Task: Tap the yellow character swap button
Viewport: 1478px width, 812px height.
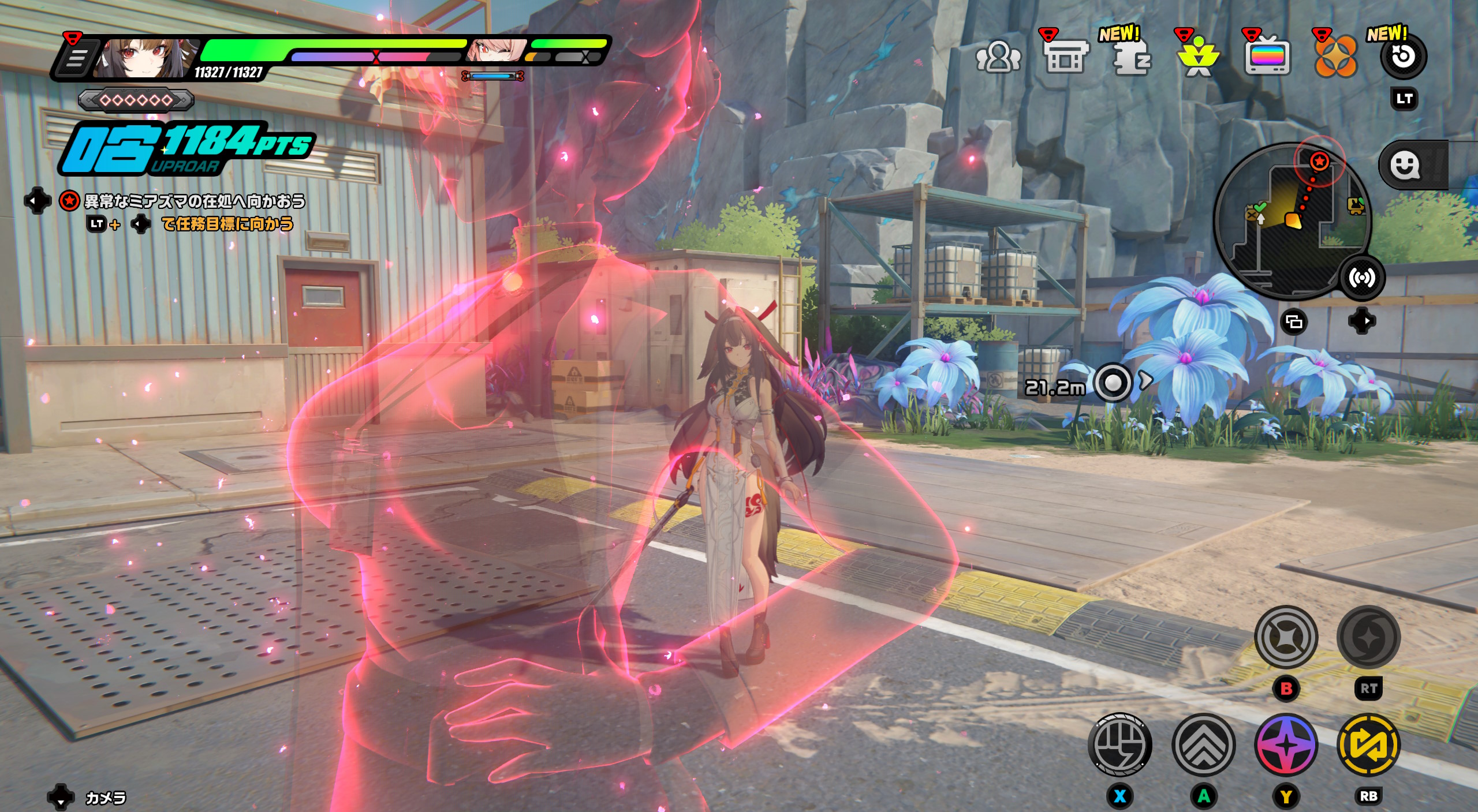Action: pos(1368,745)
